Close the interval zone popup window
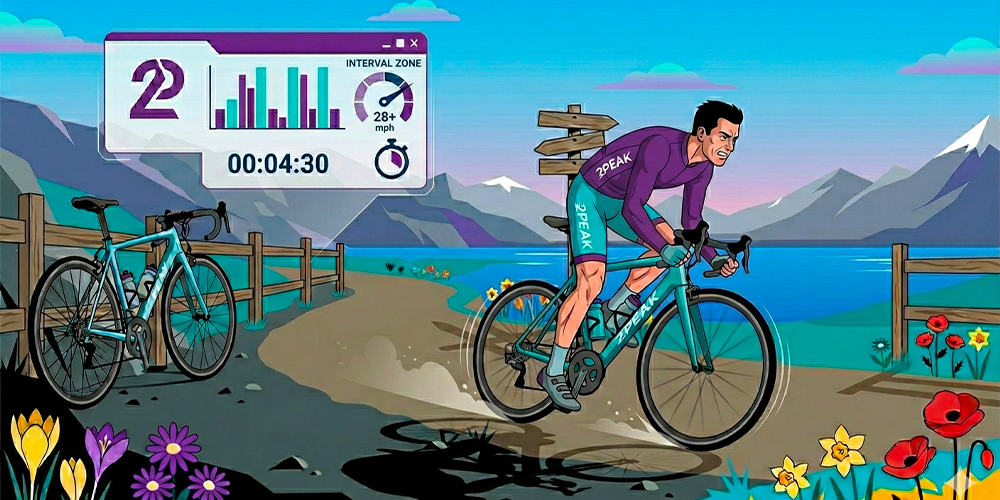Viewport: 1000px width, 500px height. click(x=414, y=43)
